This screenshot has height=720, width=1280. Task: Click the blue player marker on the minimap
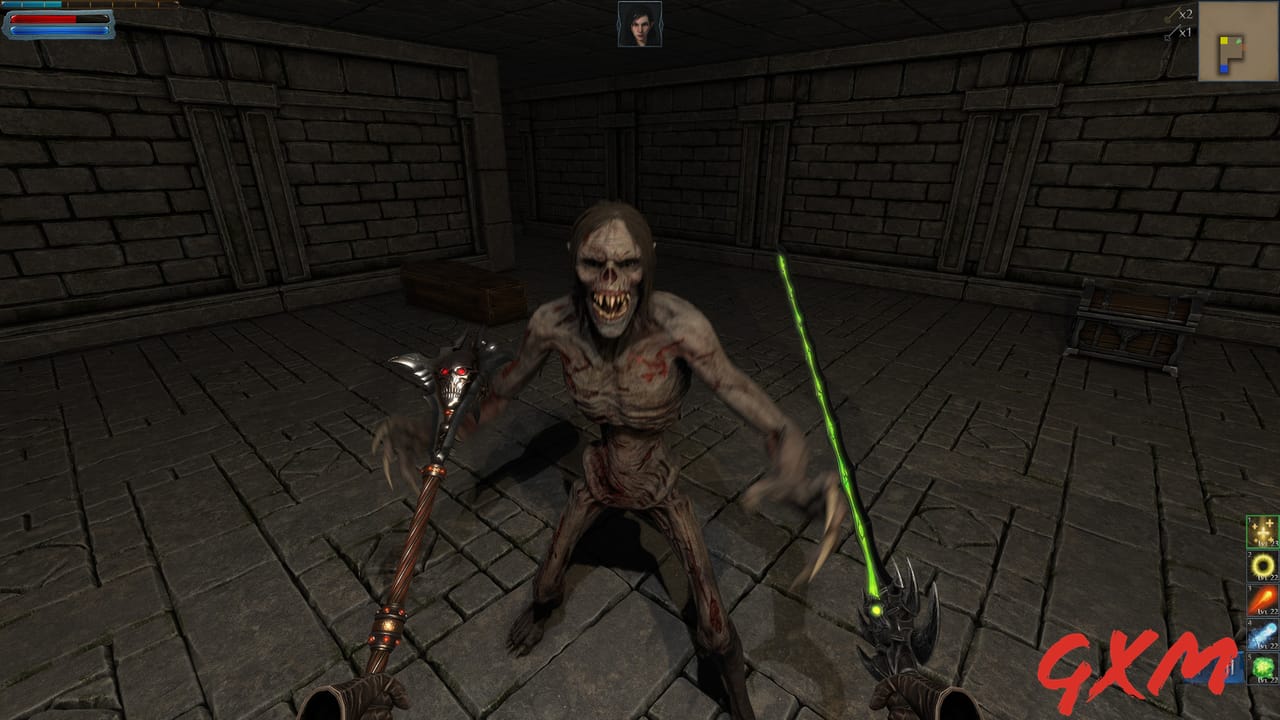[1224, 68]
